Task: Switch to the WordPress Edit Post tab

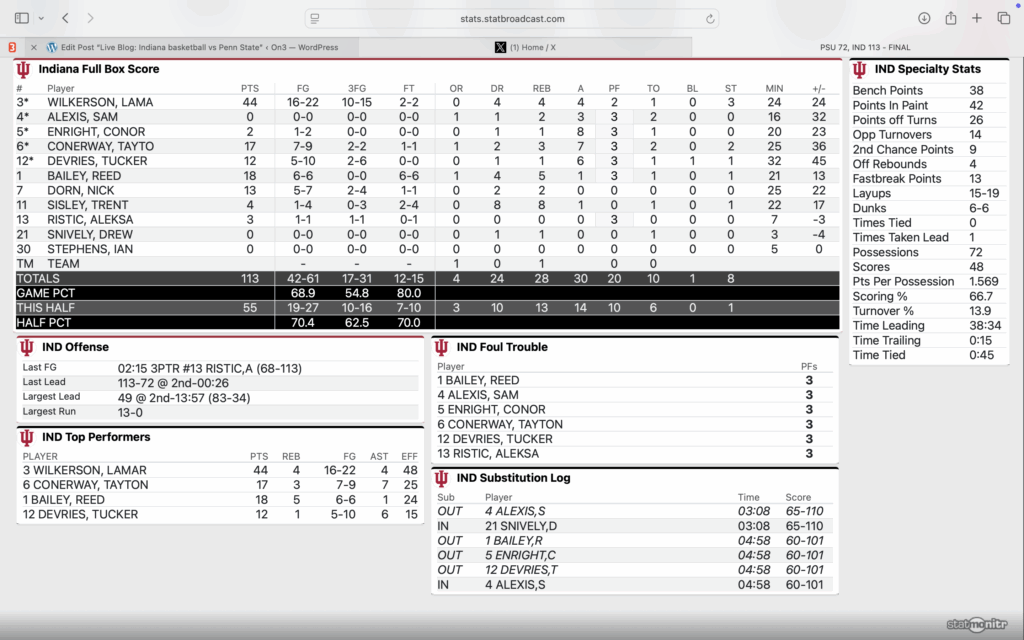Action: [200, 47]
